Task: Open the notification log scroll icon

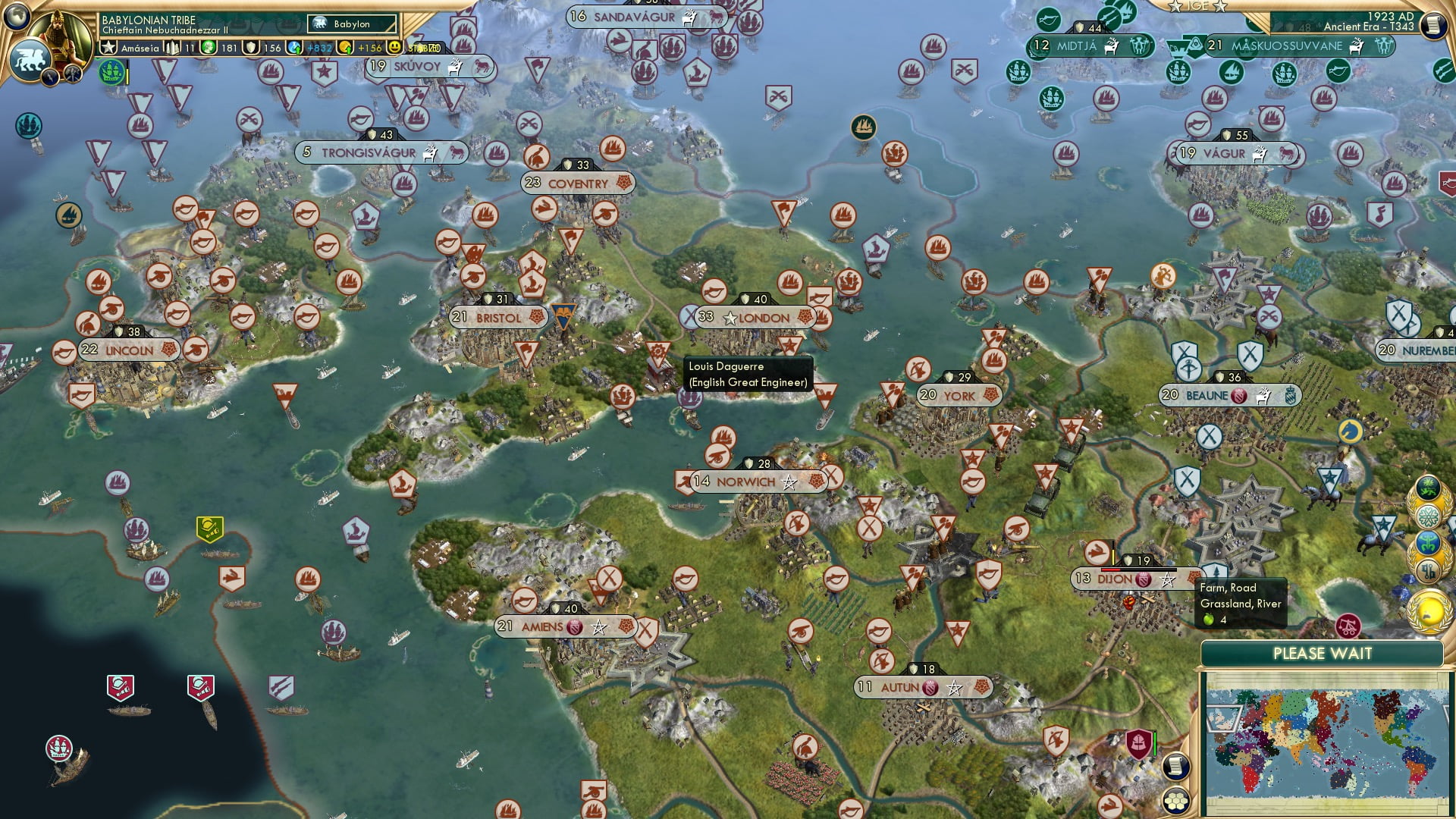Action: [1176, 766]
